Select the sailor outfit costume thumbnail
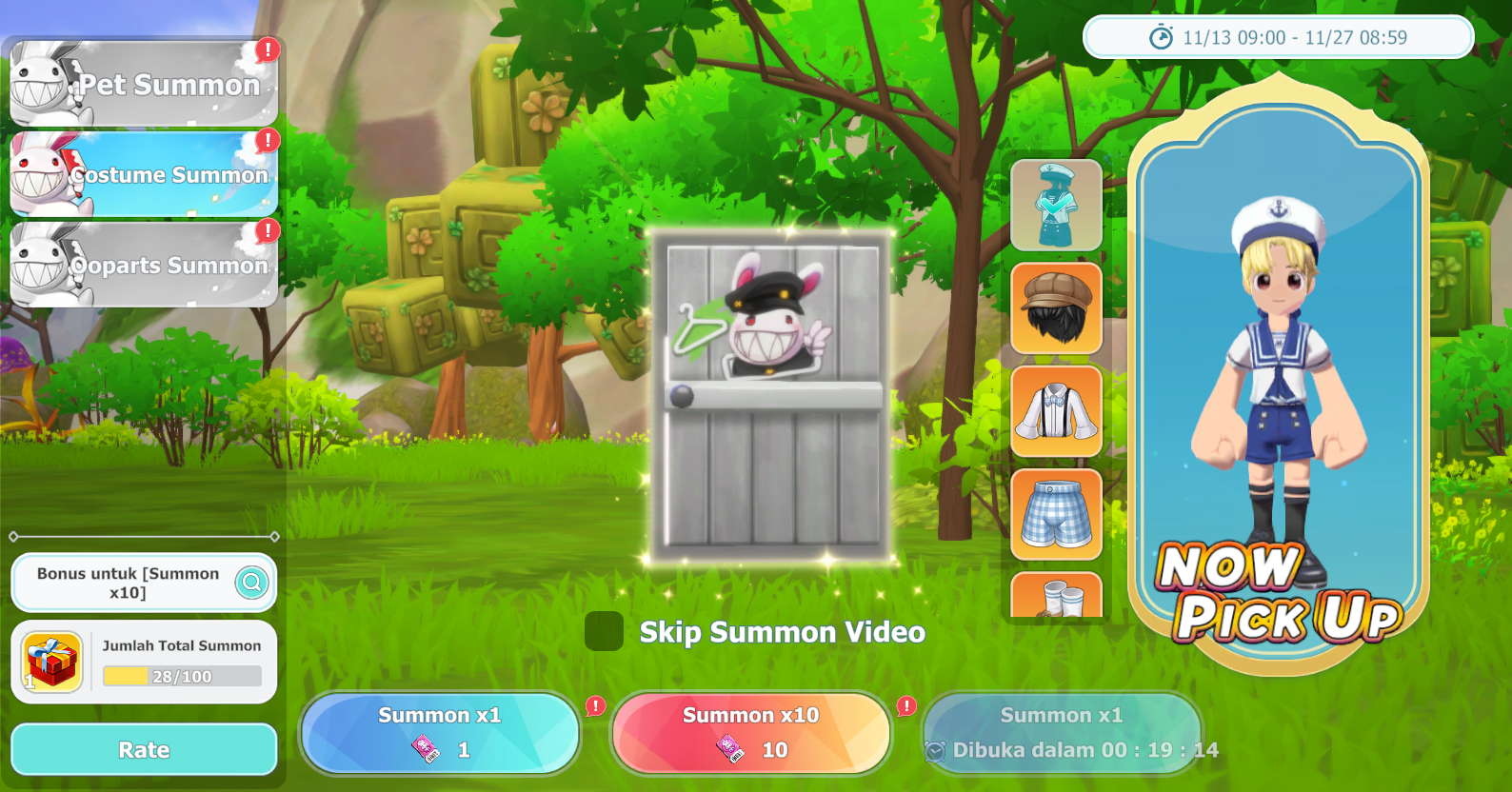1512x792 pixels. point(1056,205)
